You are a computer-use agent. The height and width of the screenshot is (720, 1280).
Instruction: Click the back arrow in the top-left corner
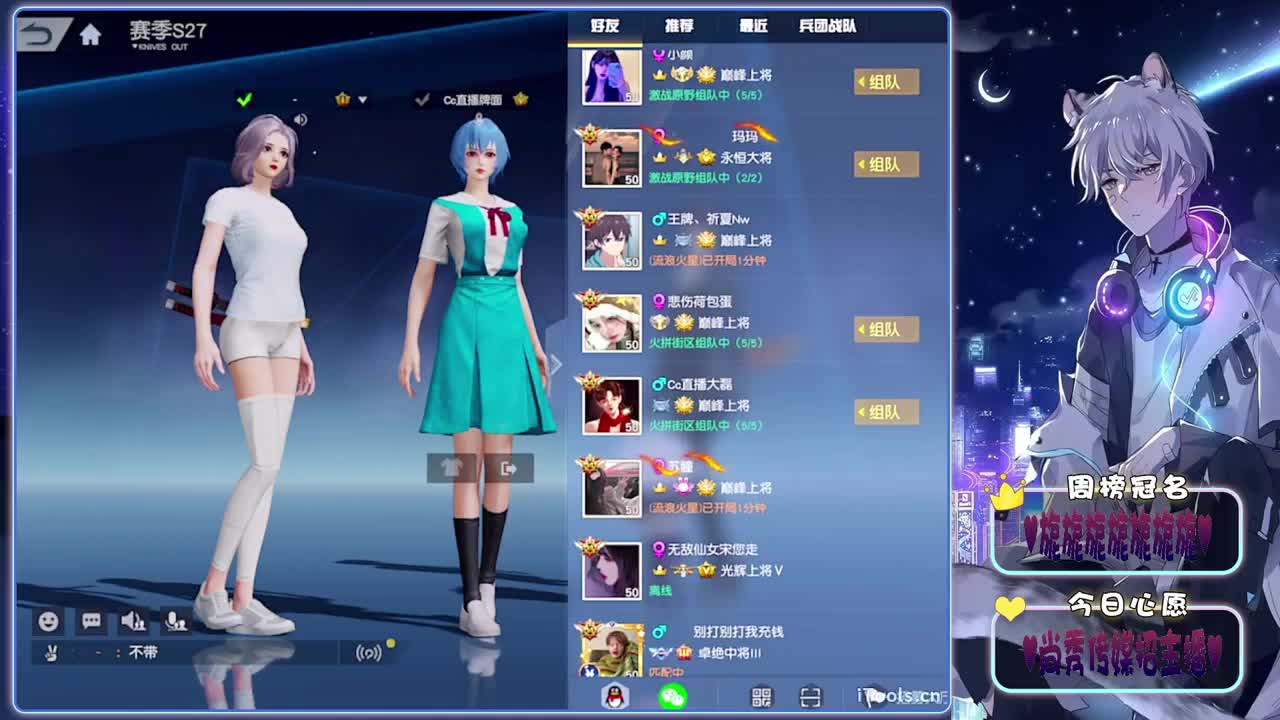[36, 35]
